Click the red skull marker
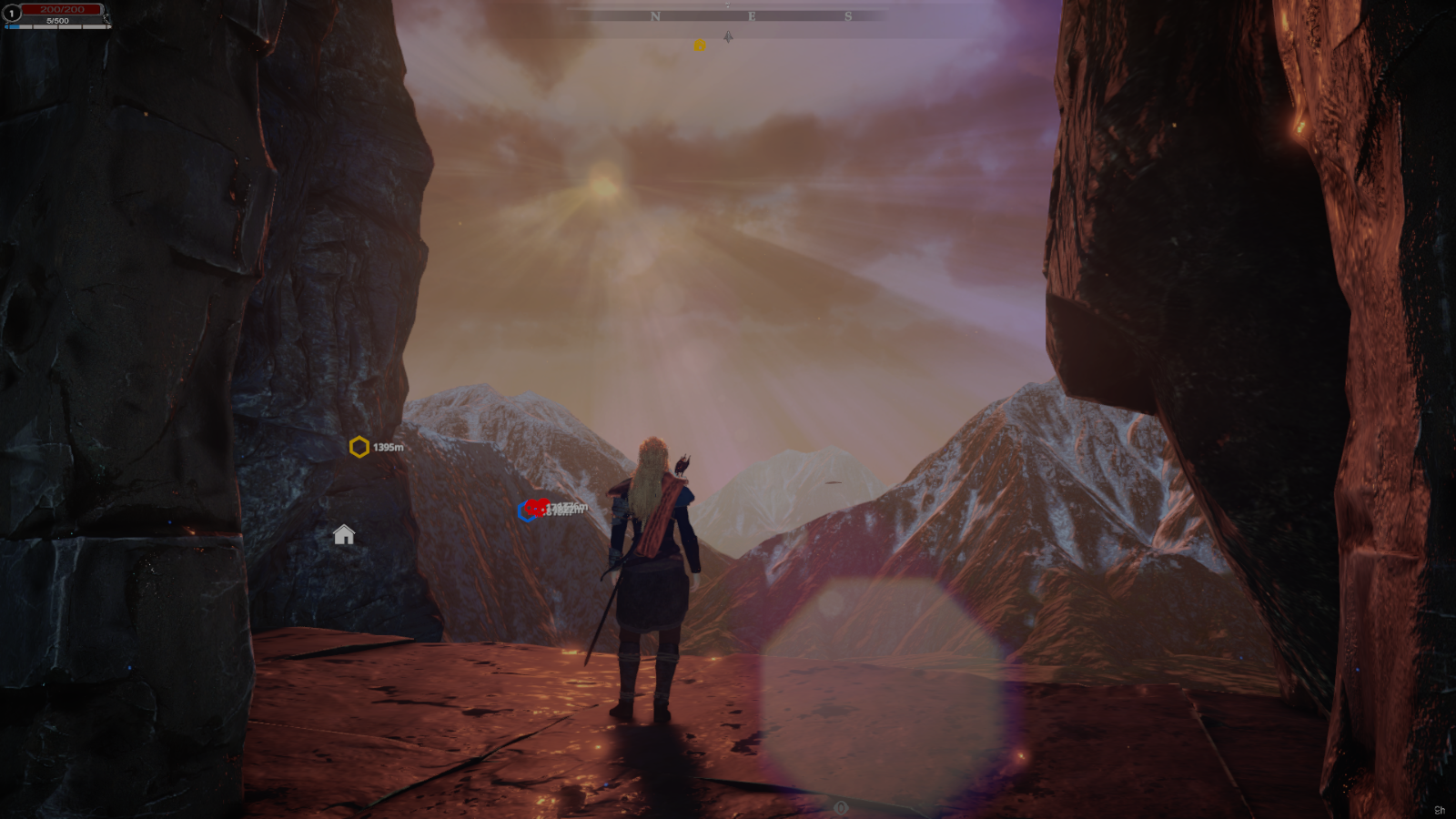The height and width of the screenshot is (819, 1456). (537, 507)
